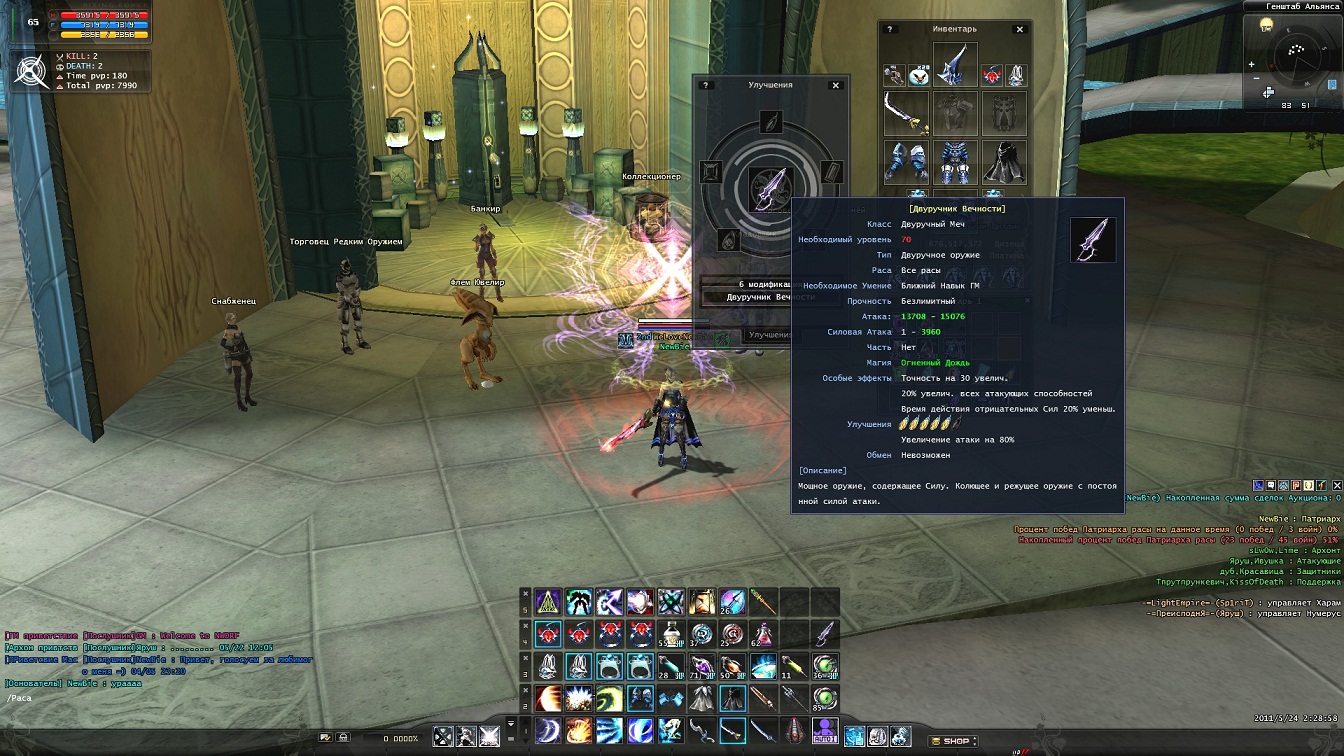This screenshot has width=1344, height=756.
Task: Select the dark cloak equipment slot
Action: pyautogui.click(x=1004, y=162)
